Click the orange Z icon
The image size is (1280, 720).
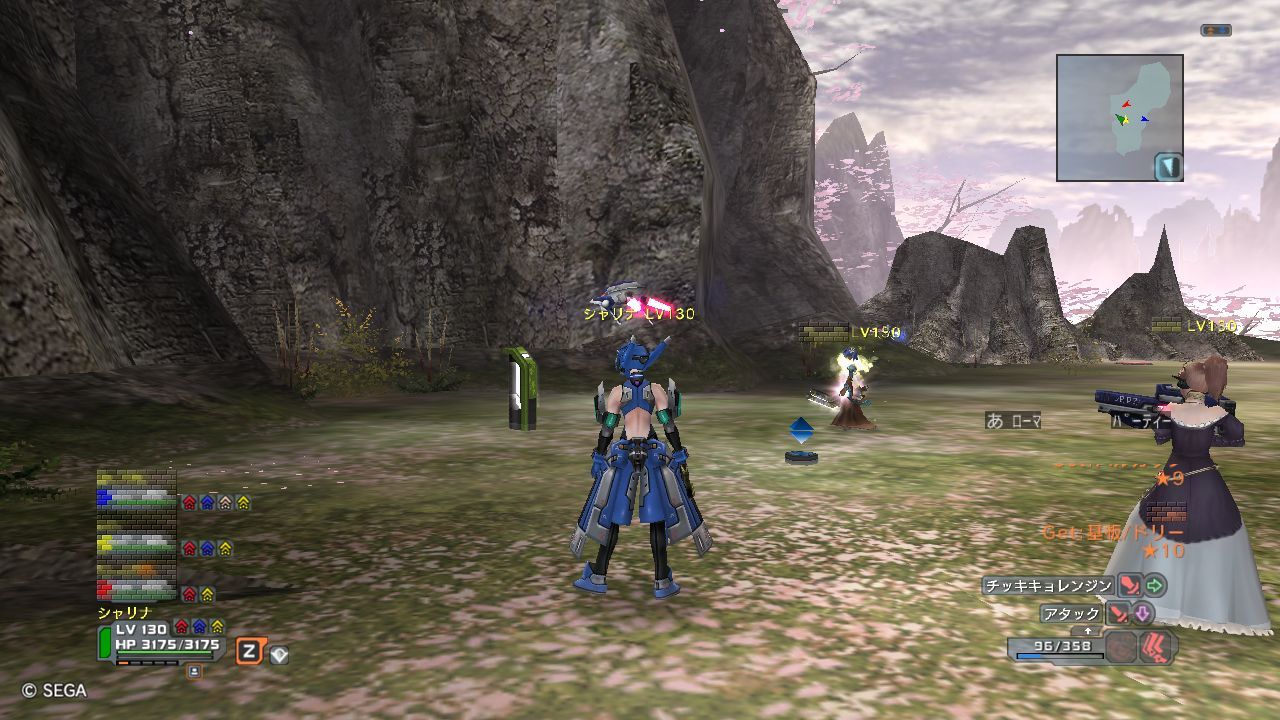point(249,653)
